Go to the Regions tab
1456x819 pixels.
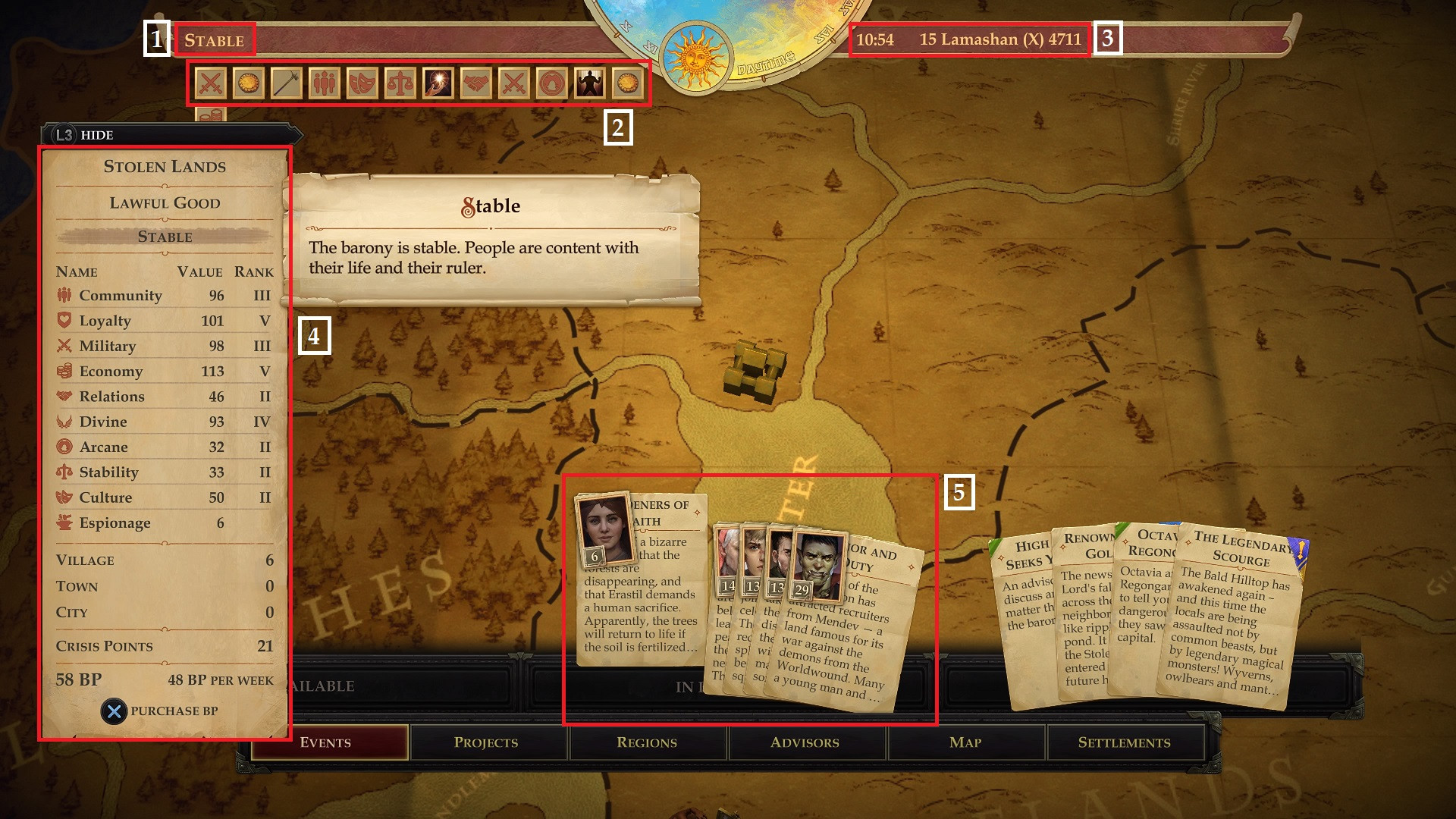click(647, 742)
